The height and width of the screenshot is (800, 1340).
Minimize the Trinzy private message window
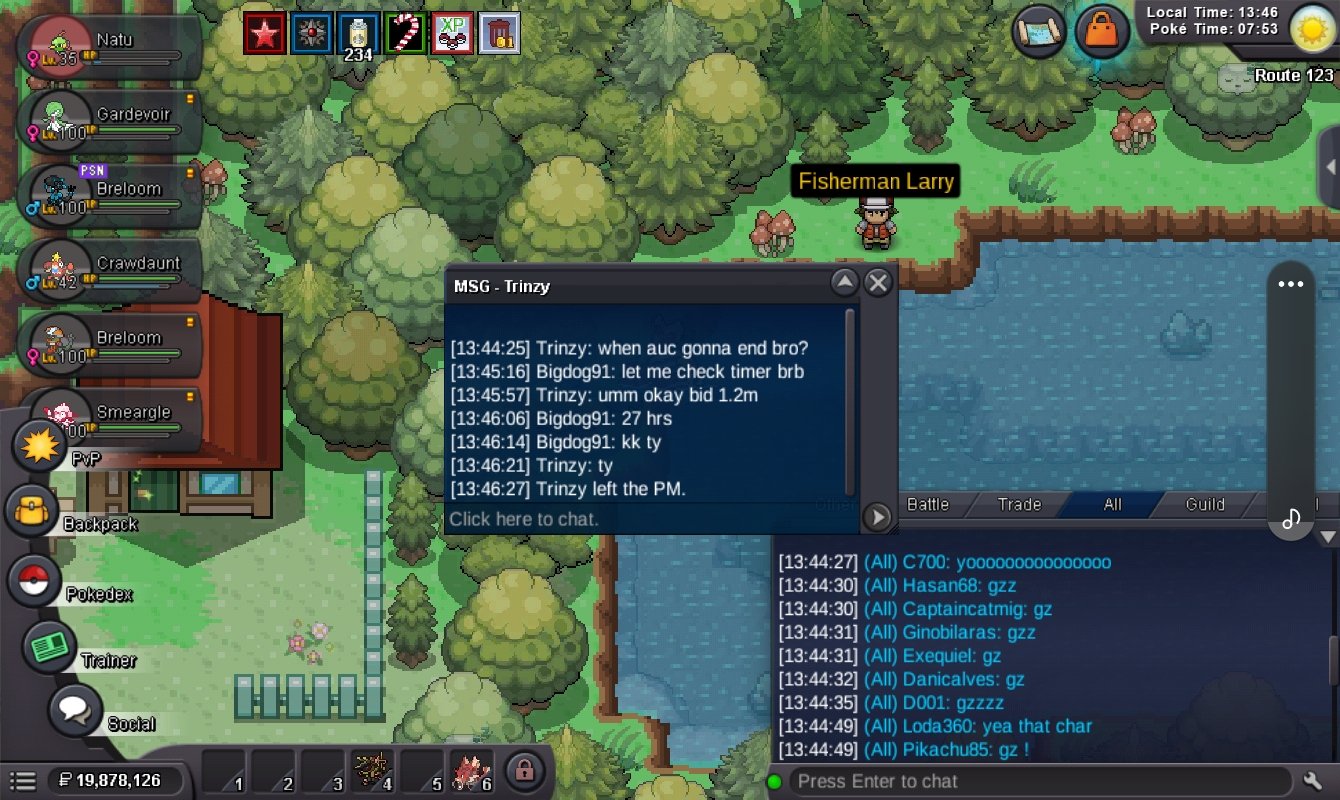pyautogui.click(x=845, y=284)
